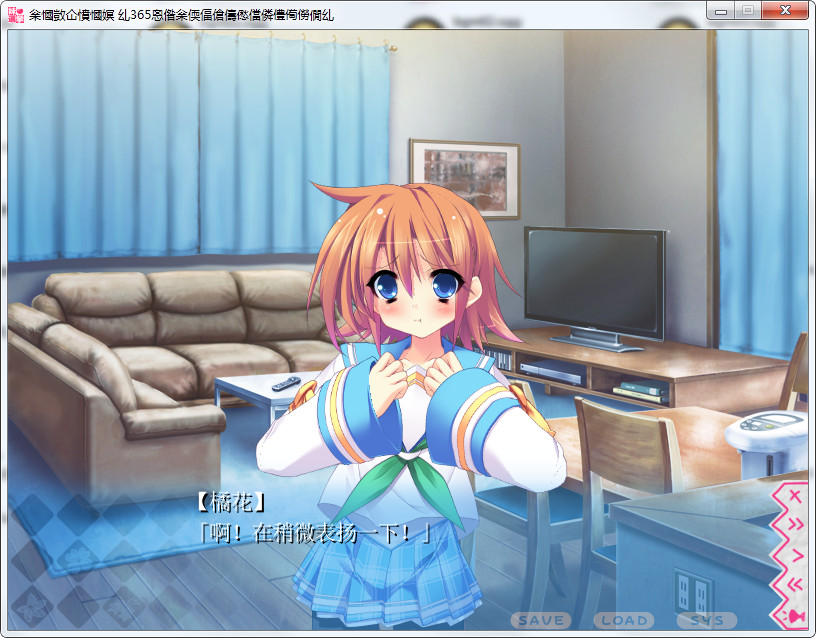Screen dimensions: 816x638
Task: Open the LOAD menu
Action: click(x=624, y=621)
